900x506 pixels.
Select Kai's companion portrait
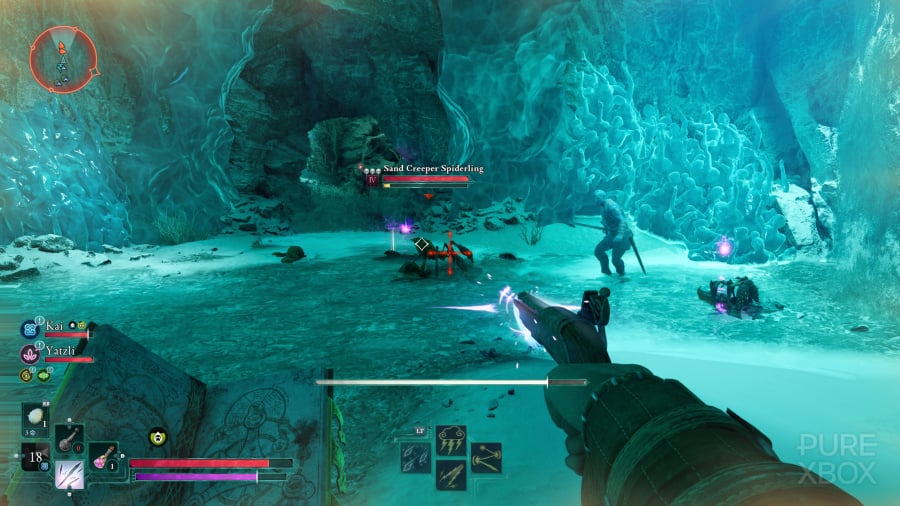(28, 328)
